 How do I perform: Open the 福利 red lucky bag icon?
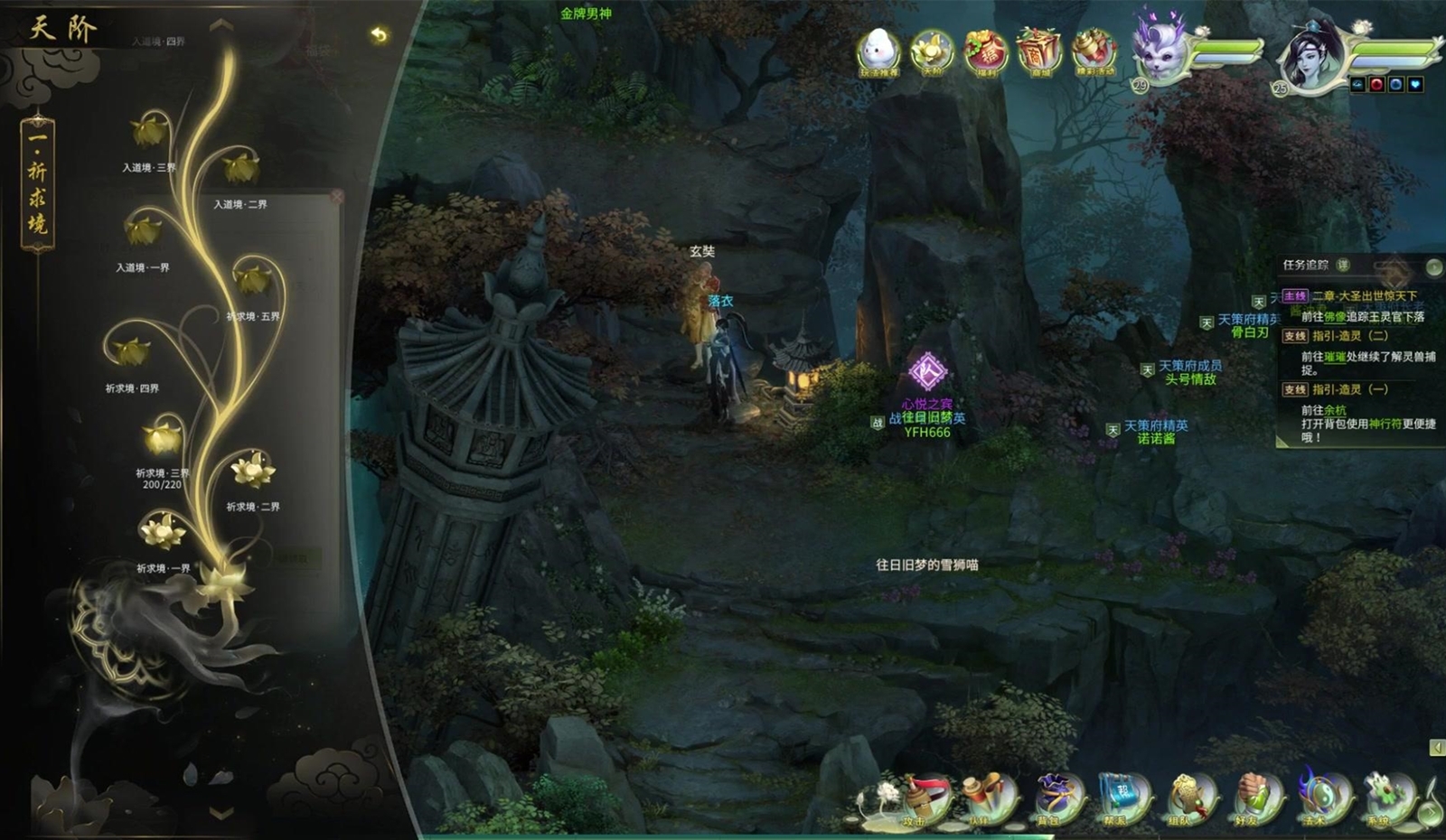986,51
